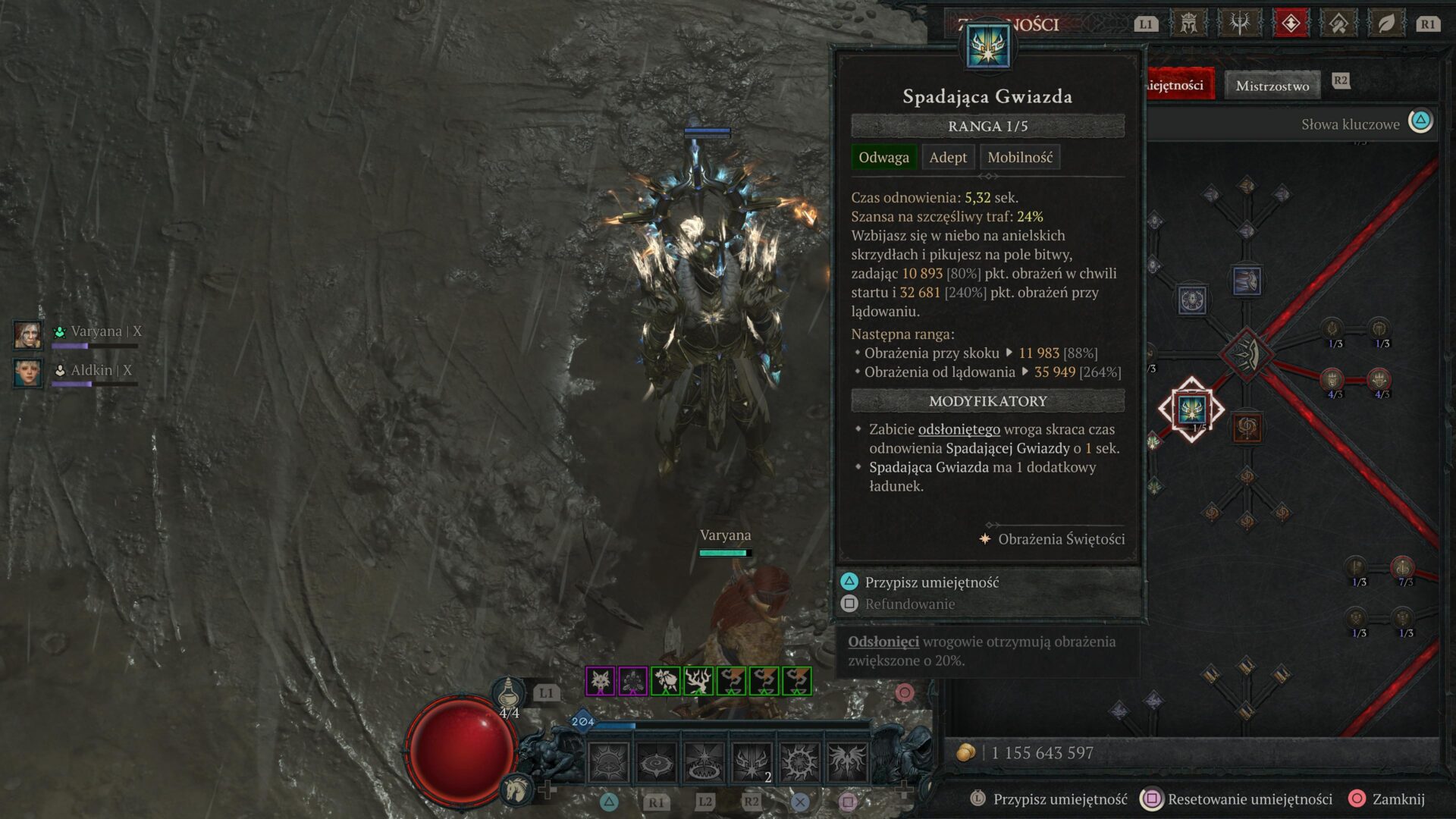This screenshot has height=819, width=1456.
Task: Open the helmet character tab
Action: pyautogui.click(x=1188, y=24)
